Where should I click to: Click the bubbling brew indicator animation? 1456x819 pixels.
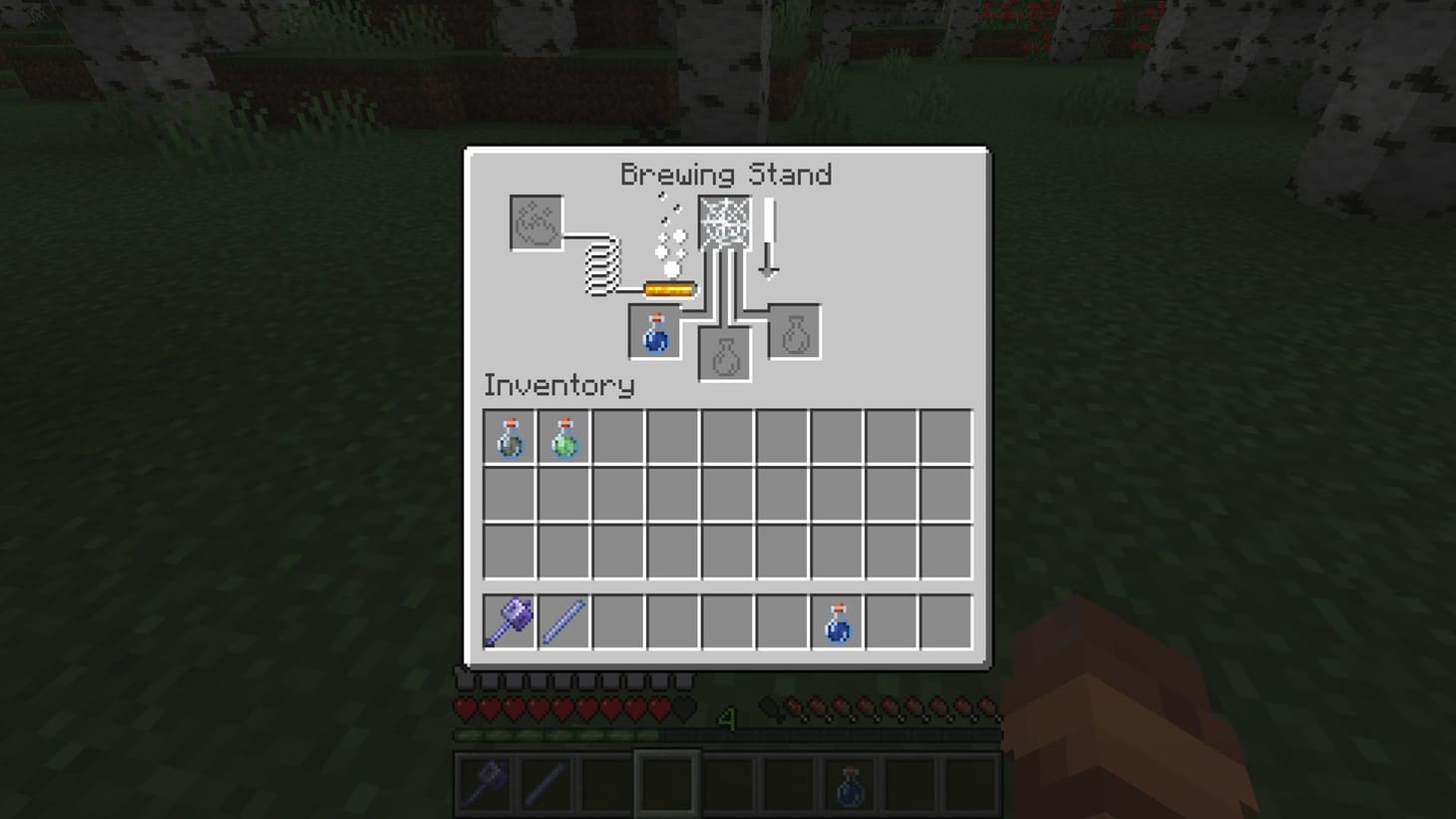point(668,239)
